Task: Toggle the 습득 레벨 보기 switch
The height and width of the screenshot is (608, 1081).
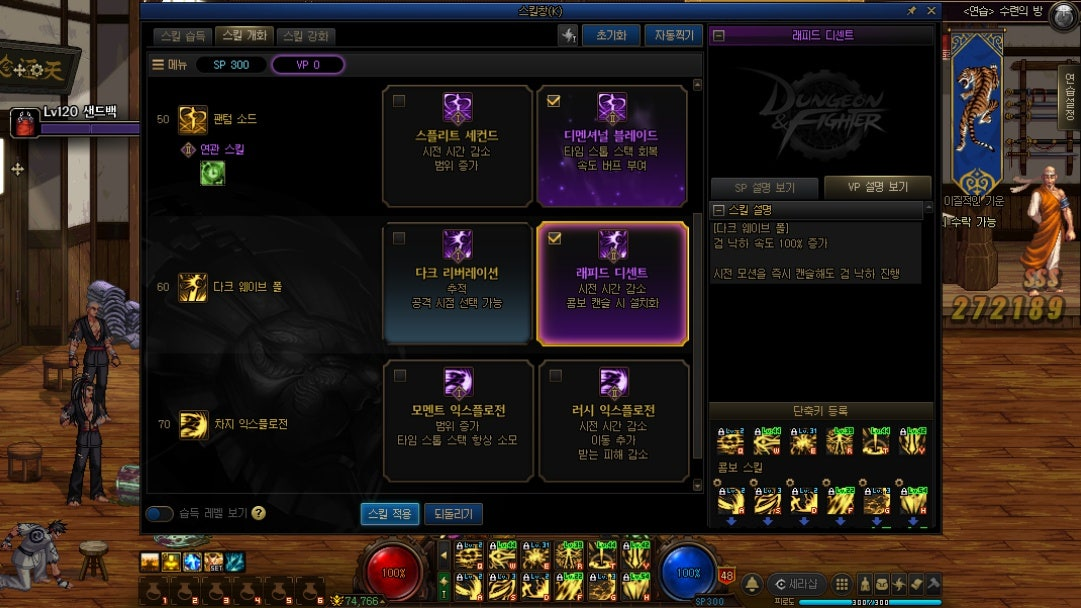Action: 159,514
